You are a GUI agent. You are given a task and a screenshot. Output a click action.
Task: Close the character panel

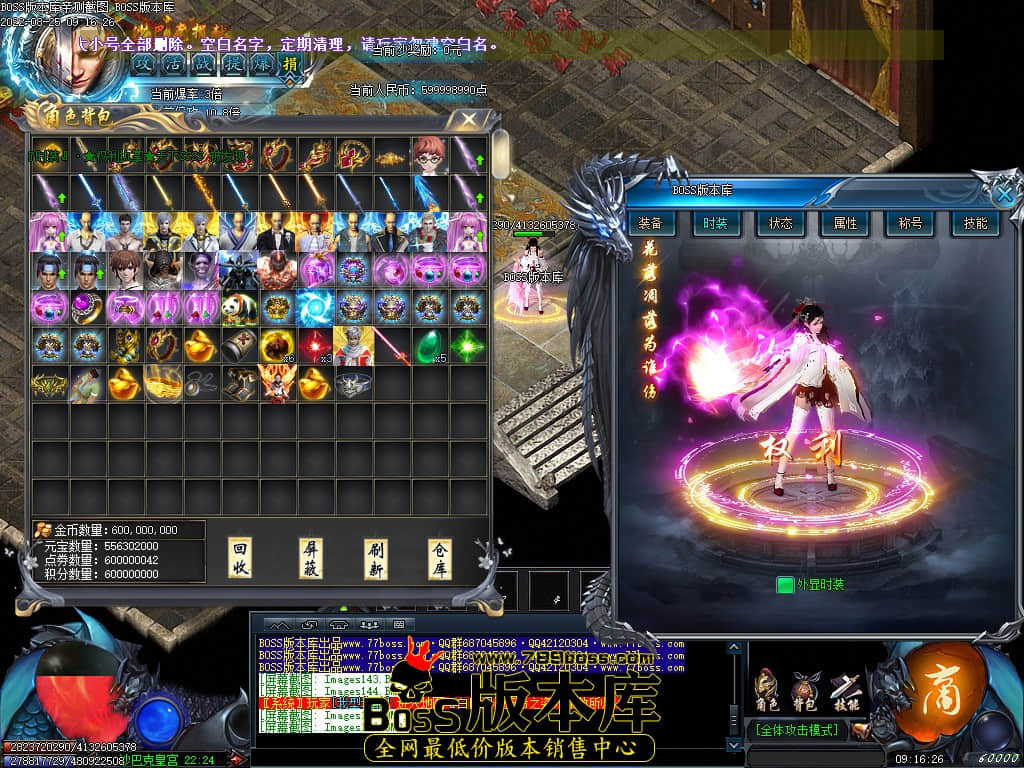(1004, 196)
